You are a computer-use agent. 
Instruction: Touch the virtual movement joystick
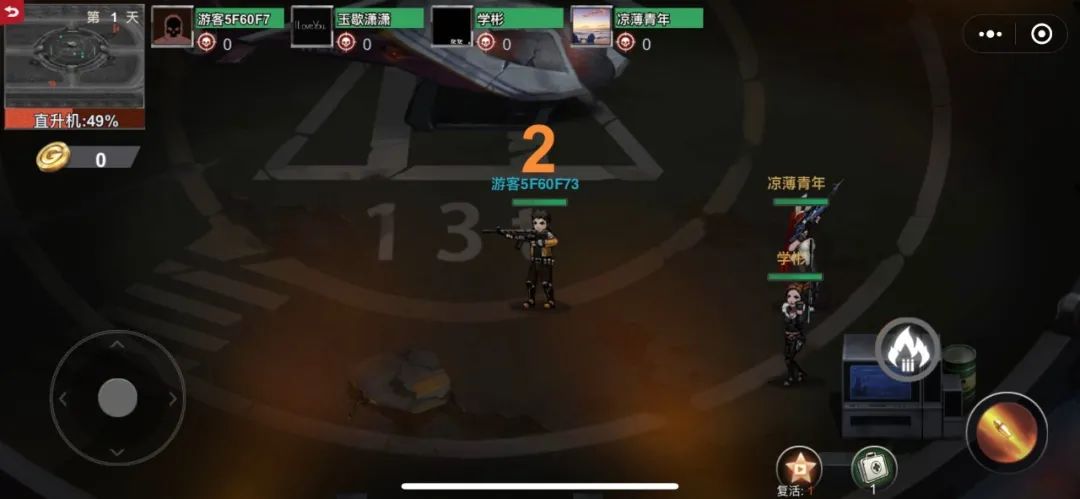click(117, 398)
